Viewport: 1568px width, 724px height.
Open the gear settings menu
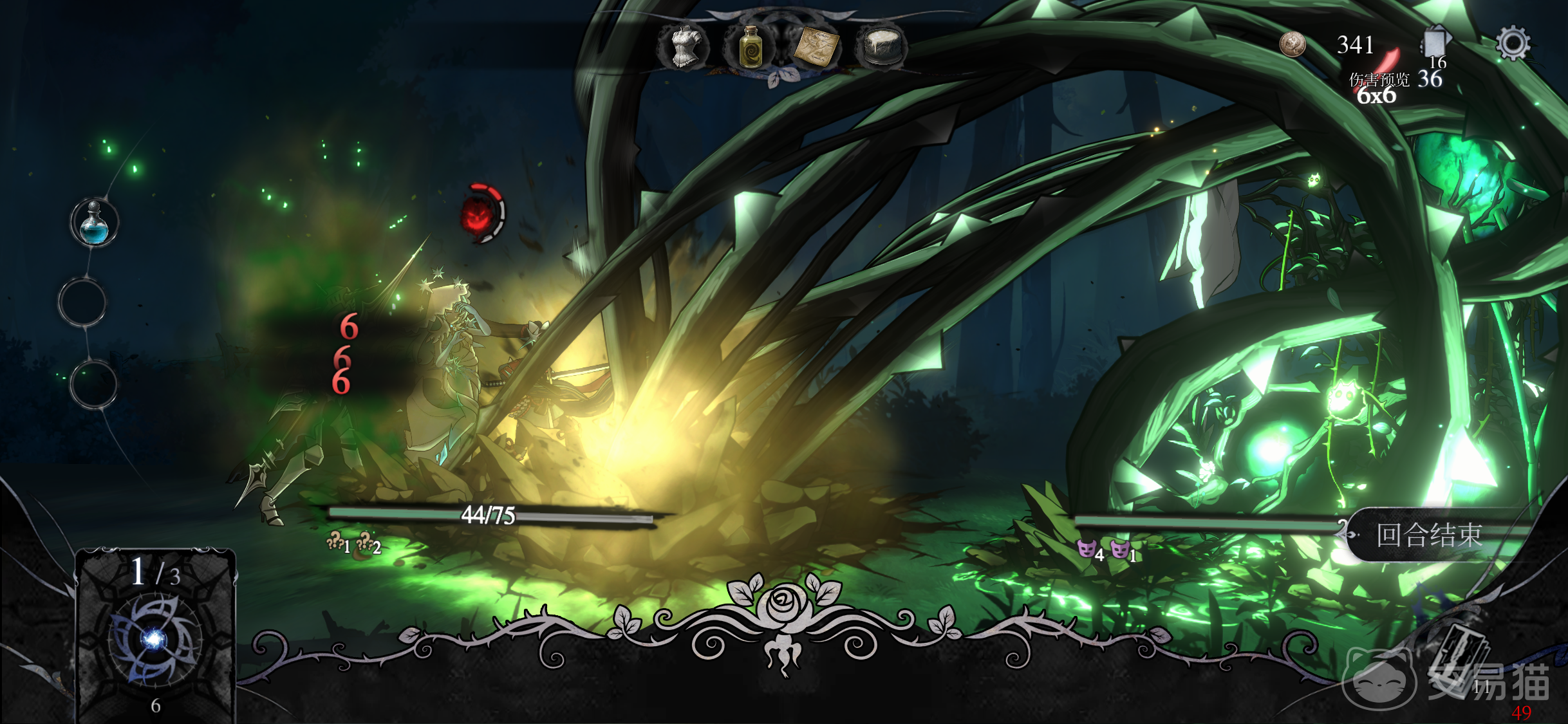point(1512,44)
